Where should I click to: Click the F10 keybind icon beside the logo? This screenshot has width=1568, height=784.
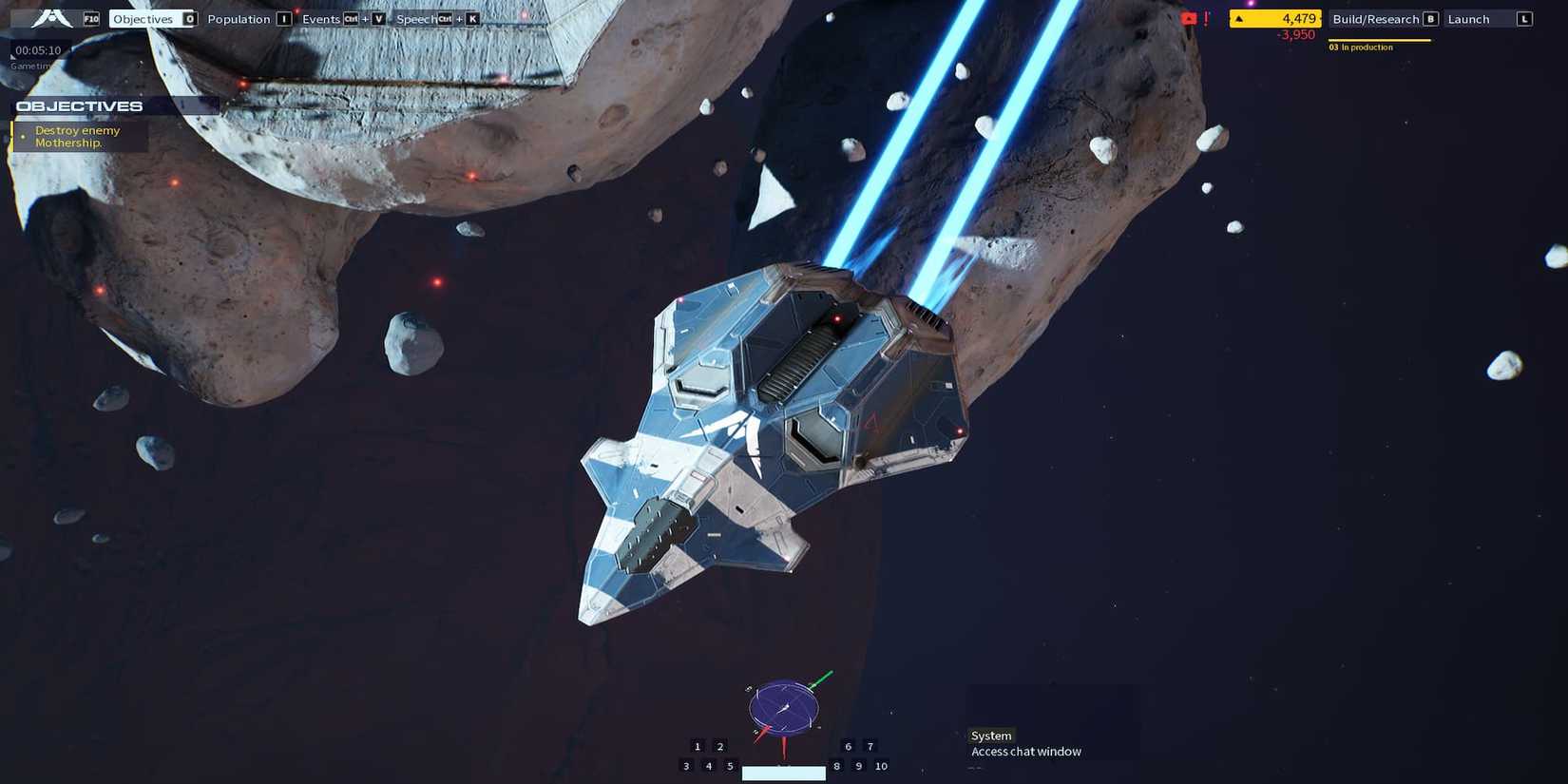coord(90,17)
